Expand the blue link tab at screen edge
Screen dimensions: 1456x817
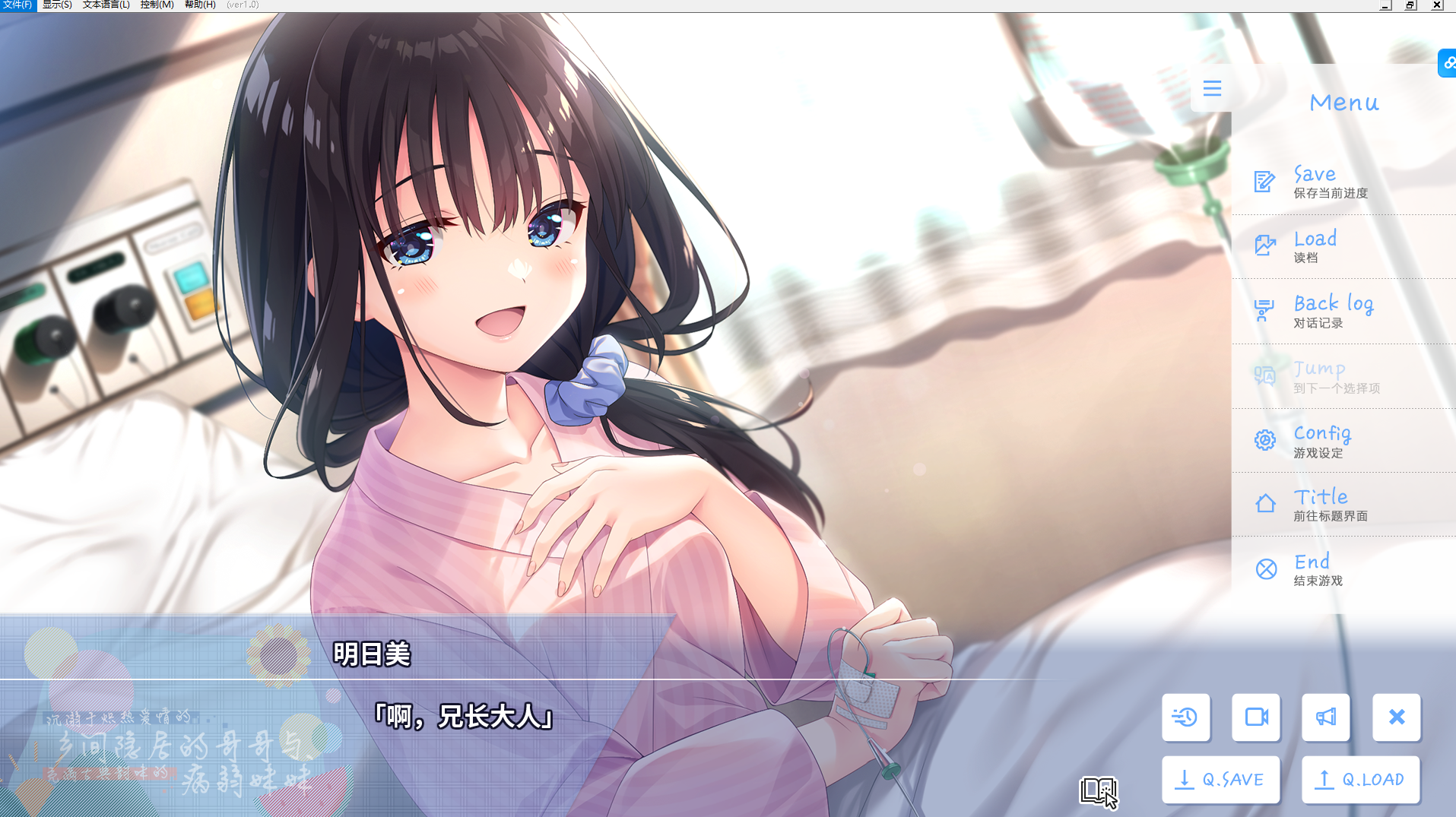[x=1446, y=63]
